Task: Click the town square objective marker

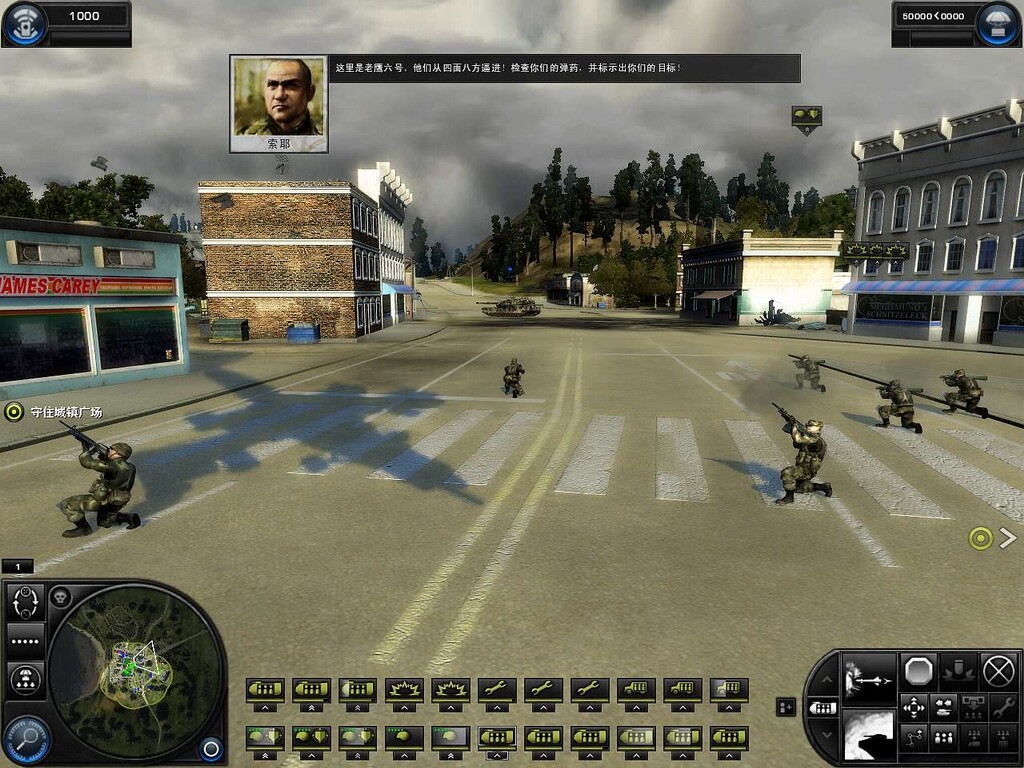Action: (x=14, y=411)
